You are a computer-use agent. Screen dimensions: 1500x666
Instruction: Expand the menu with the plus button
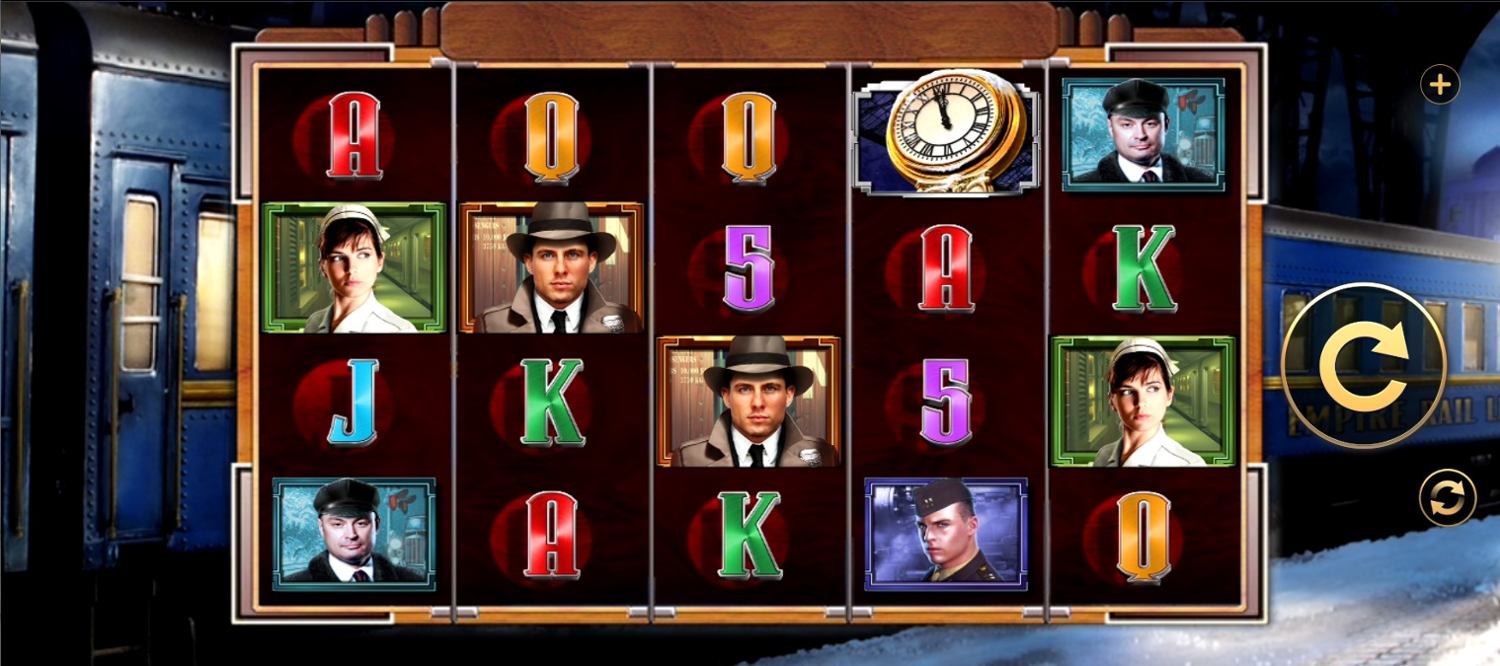click(x=1439, y=86)
